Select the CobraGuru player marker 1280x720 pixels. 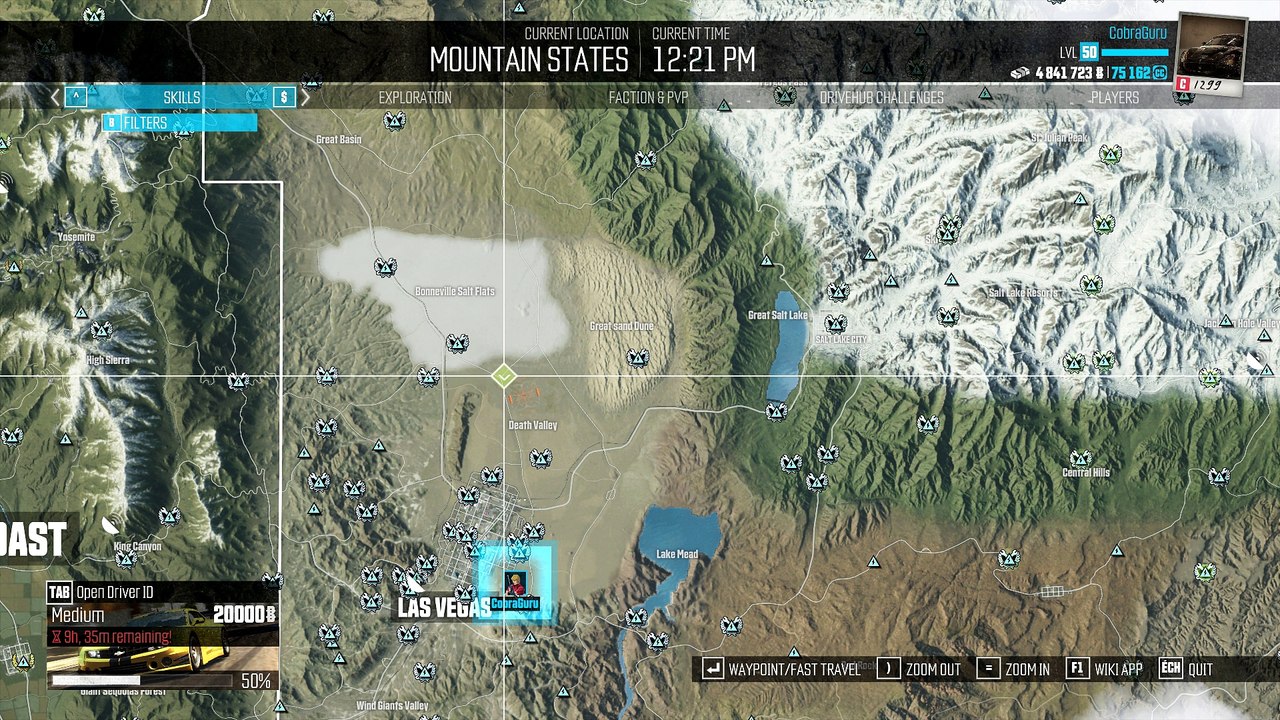[x=514, y=583]
